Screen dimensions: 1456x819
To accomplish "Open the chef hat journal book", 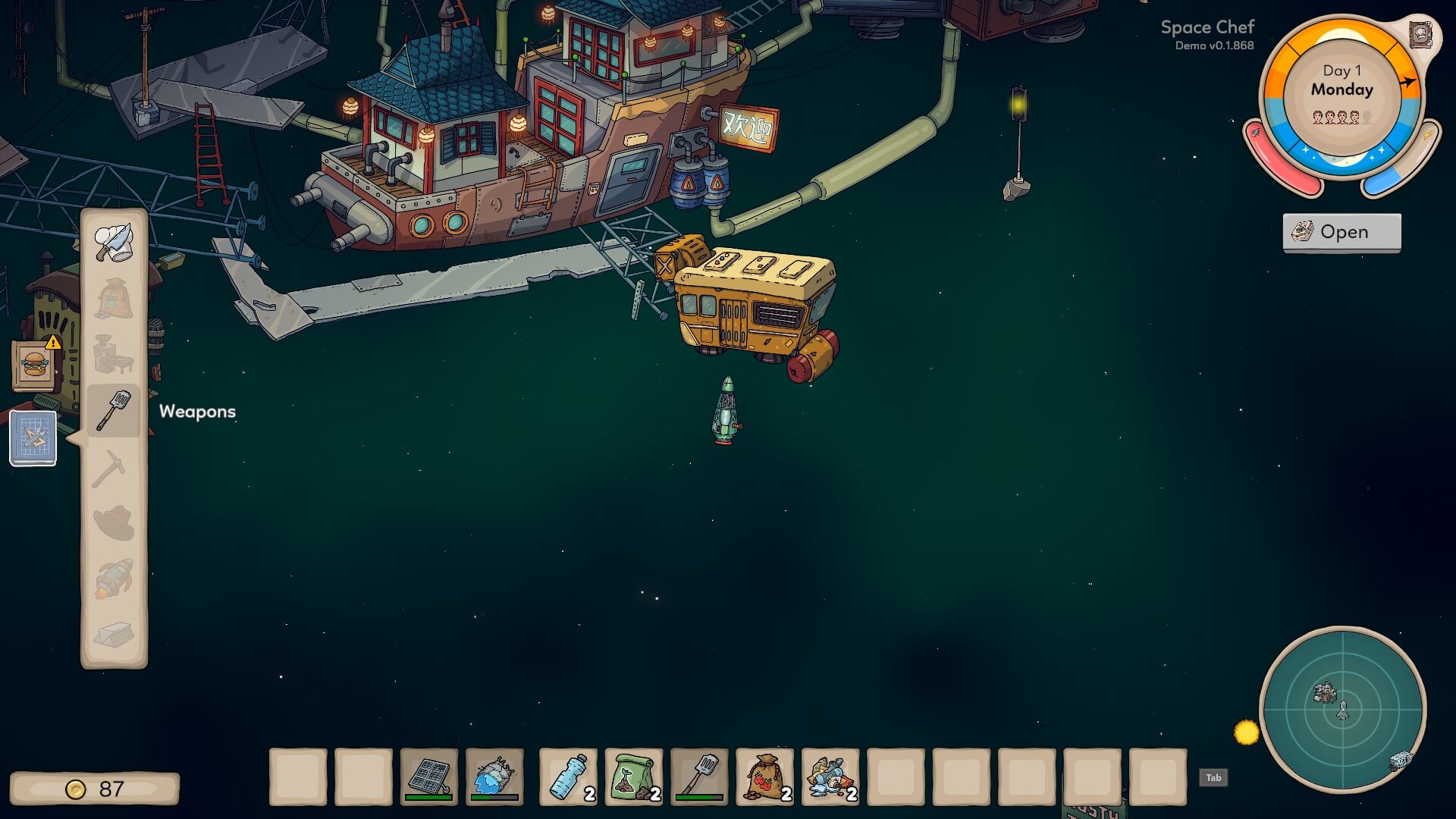I will pos(1420,35).
